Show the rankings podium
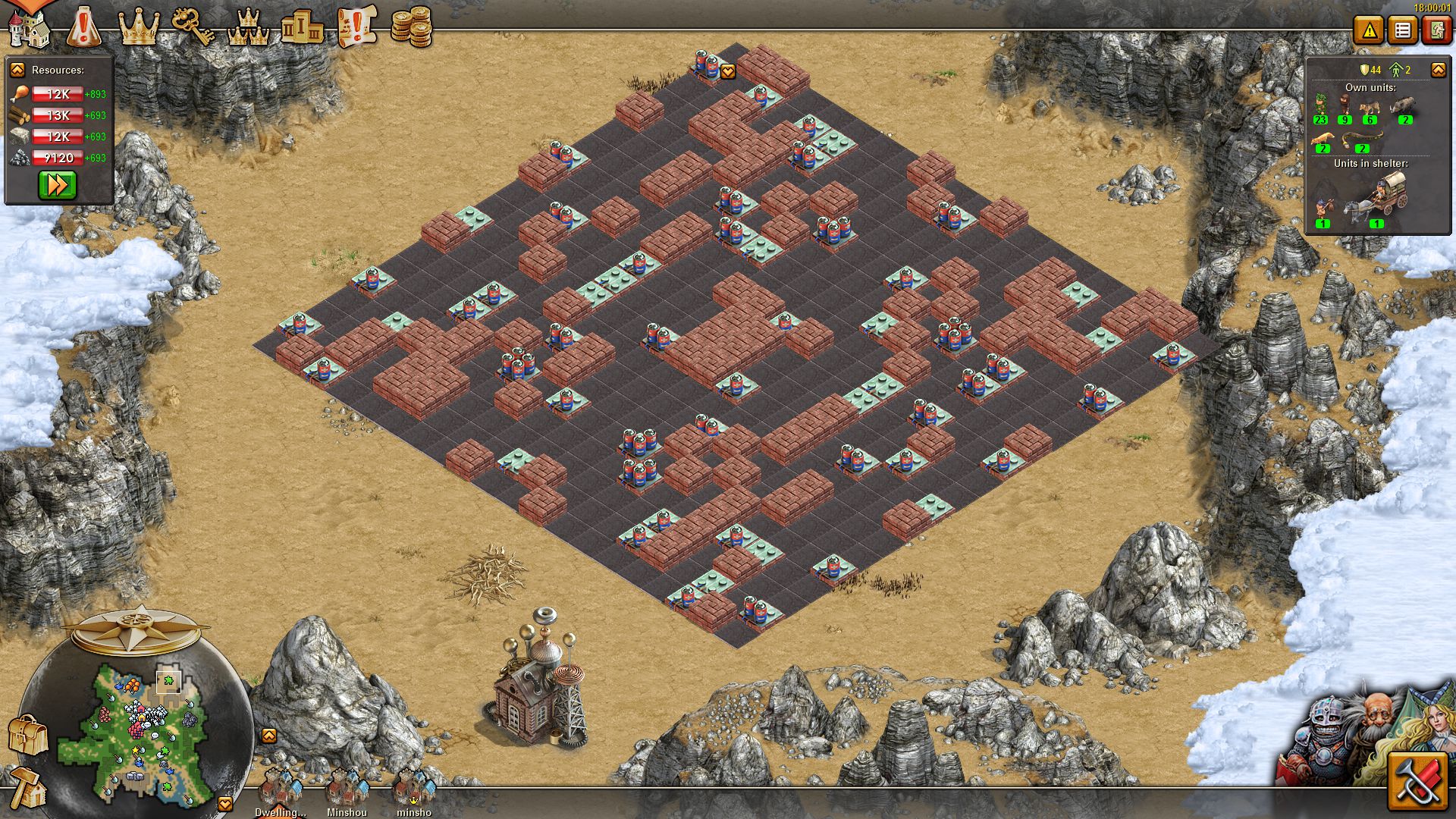The width and height of the screenshot is (1456, 819). tap(302, 29)
